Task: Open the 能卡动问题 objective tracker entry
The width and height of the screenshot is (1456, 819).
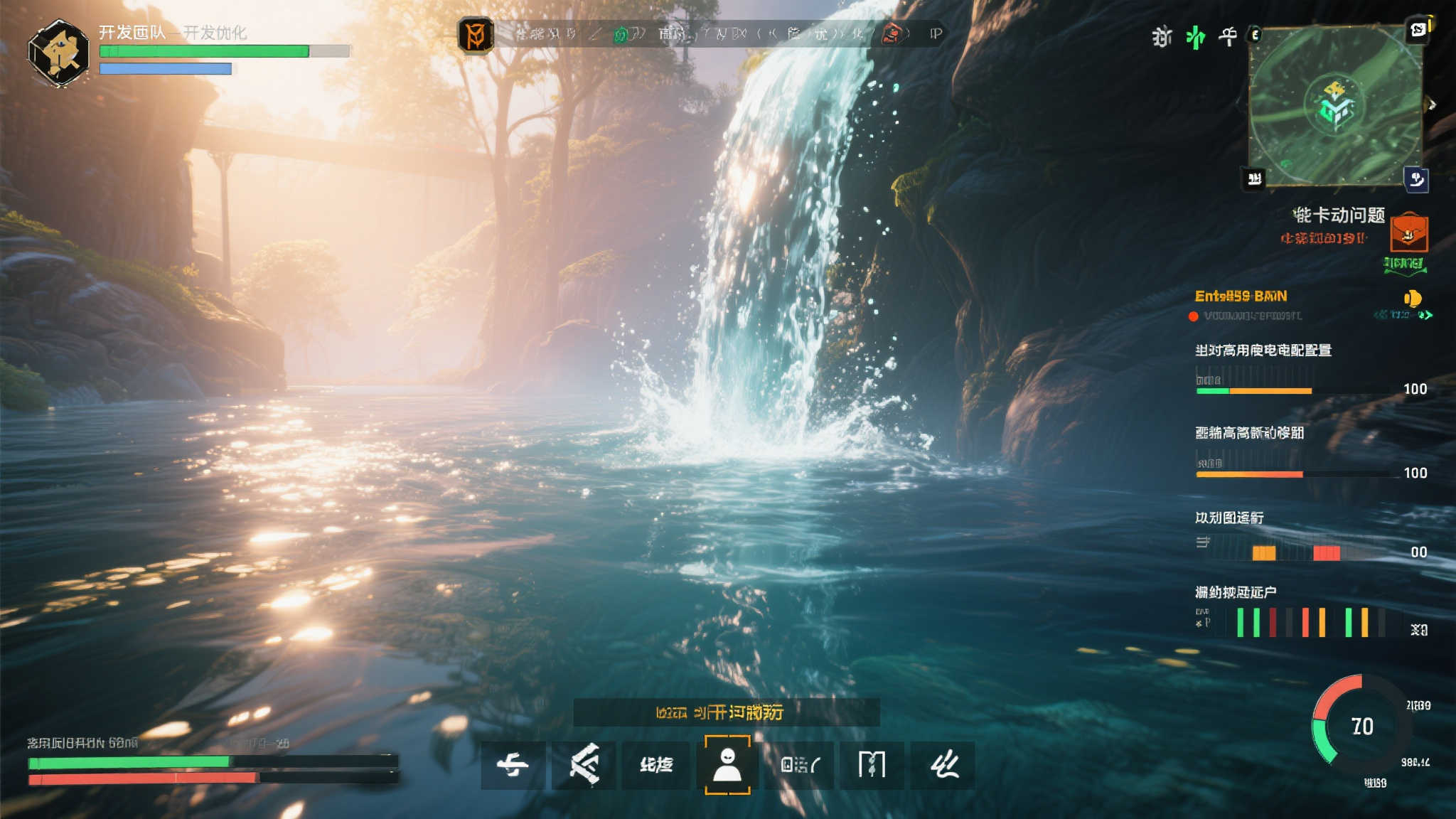Action: point(1338,215)
